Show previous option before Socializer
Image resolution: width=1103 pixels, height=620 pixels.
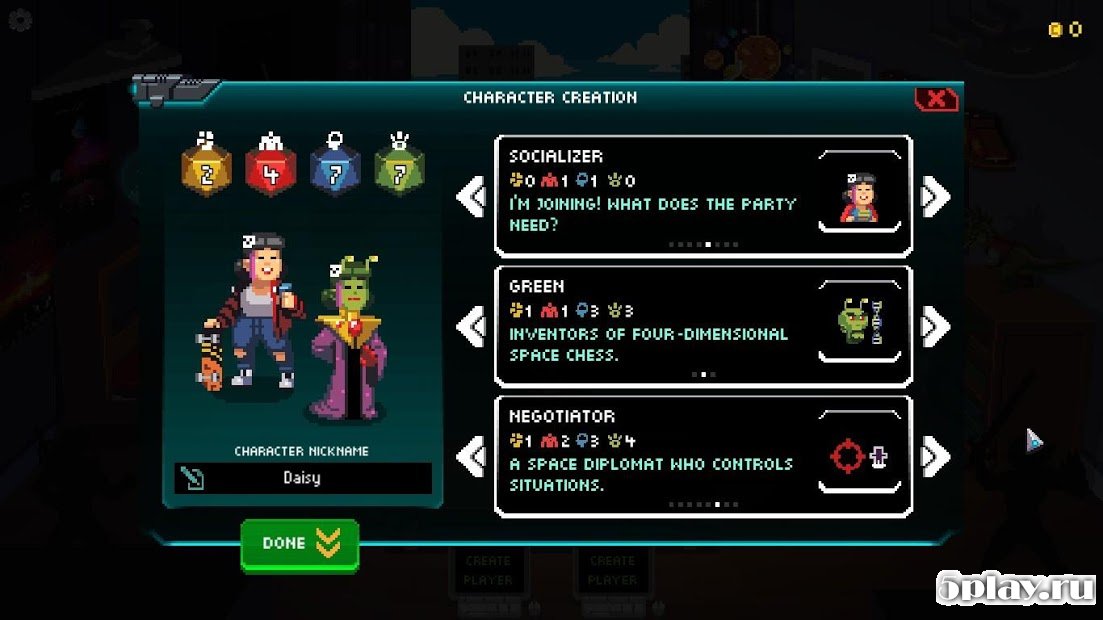(470, 196)
